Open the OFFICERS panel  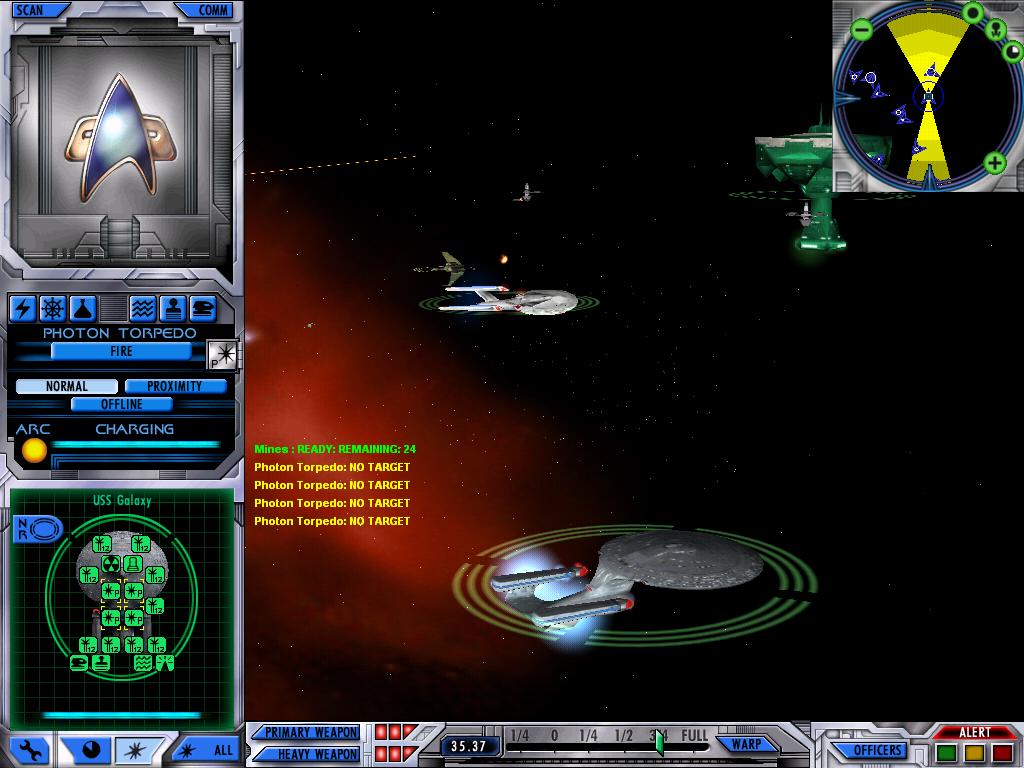click(x=877, y=750)
